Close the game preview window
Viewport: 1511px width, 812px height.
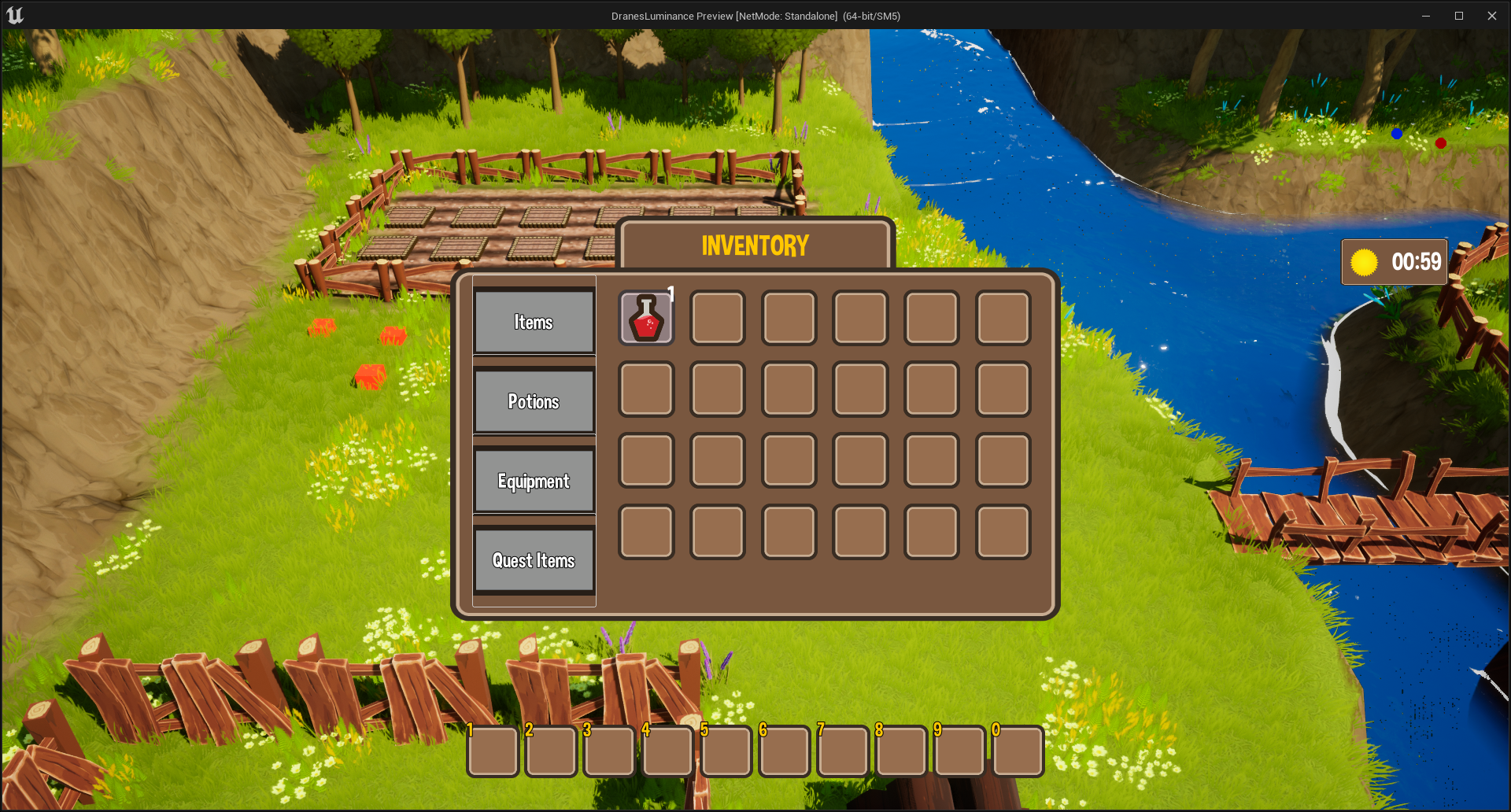point(1491,16)
